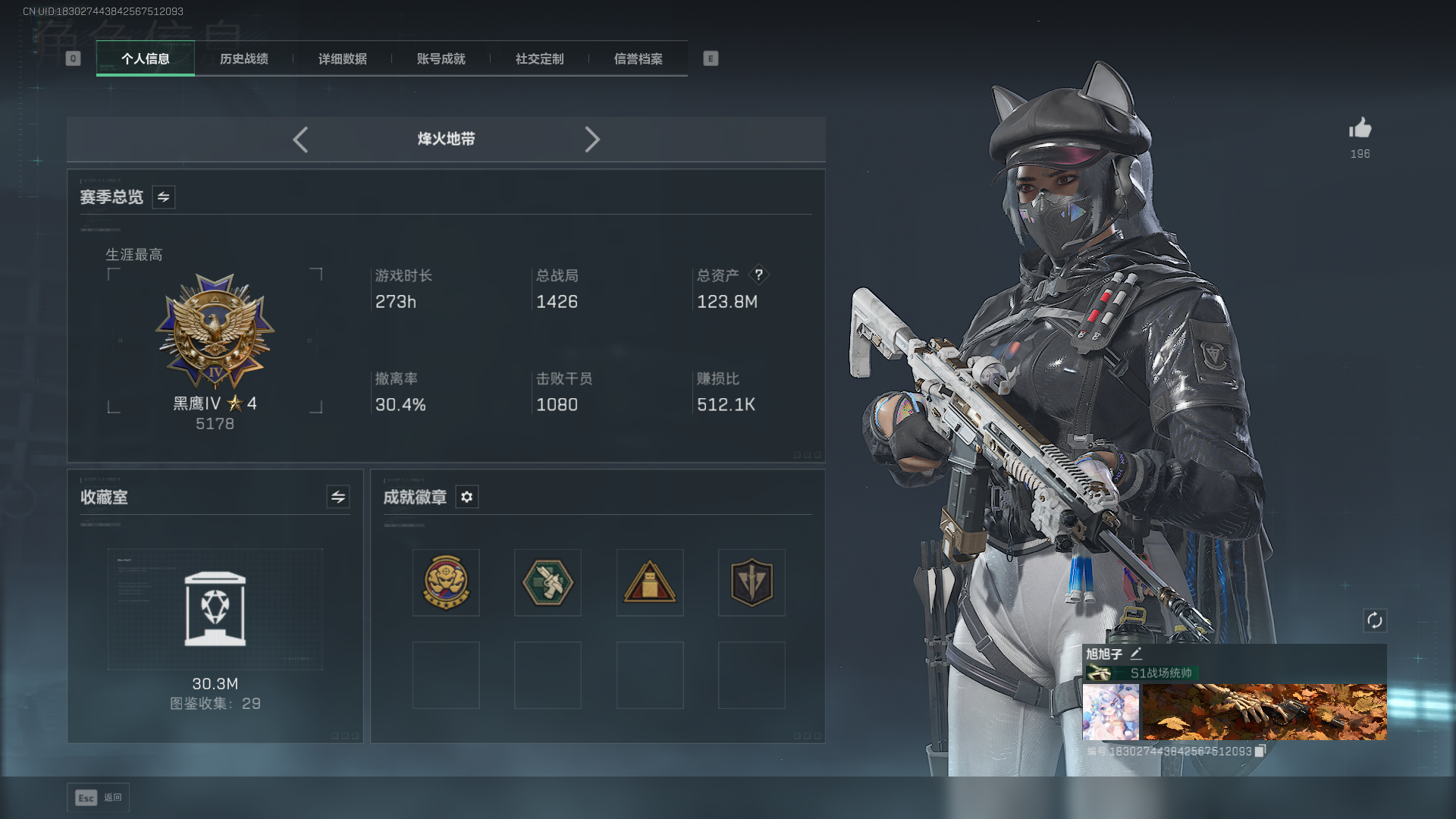Viewport: 1456px width, 819px height.
Task: Show the 信誉档案 tab
Action: tap(638, 59)
